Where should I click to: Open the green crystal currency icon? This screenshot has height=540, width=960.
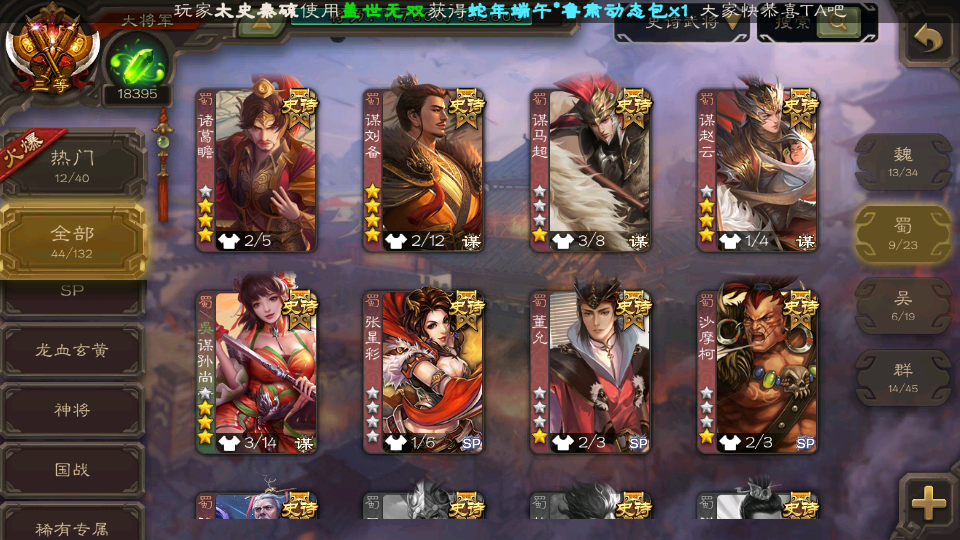[135, 60]
